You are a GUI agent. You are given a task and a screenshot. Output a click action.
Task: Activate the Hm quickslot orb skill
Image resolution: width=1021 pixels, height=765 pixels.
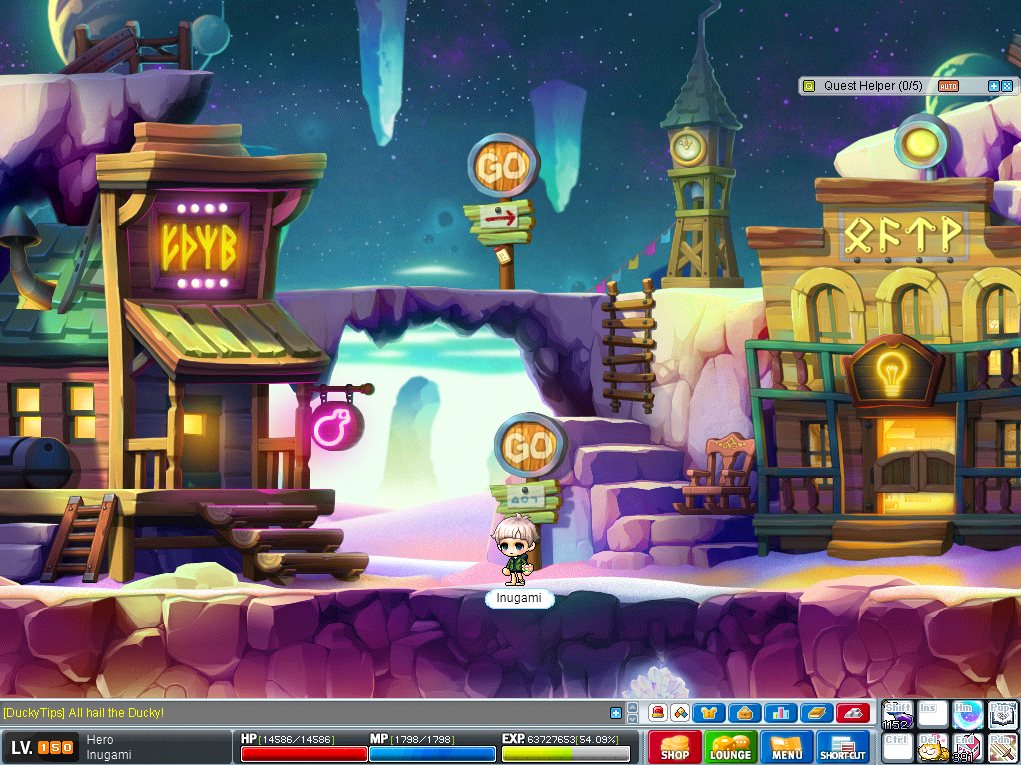[x=966, y=714]
